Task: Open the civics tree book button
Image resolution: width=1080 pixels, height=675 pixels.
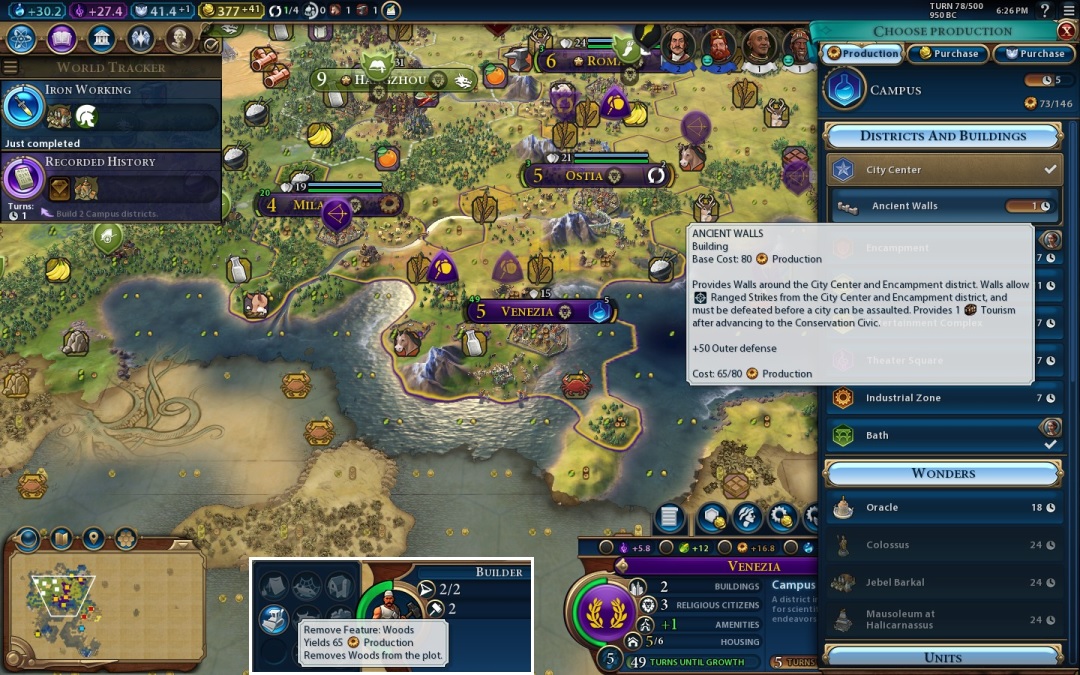Action: (62, 39)
